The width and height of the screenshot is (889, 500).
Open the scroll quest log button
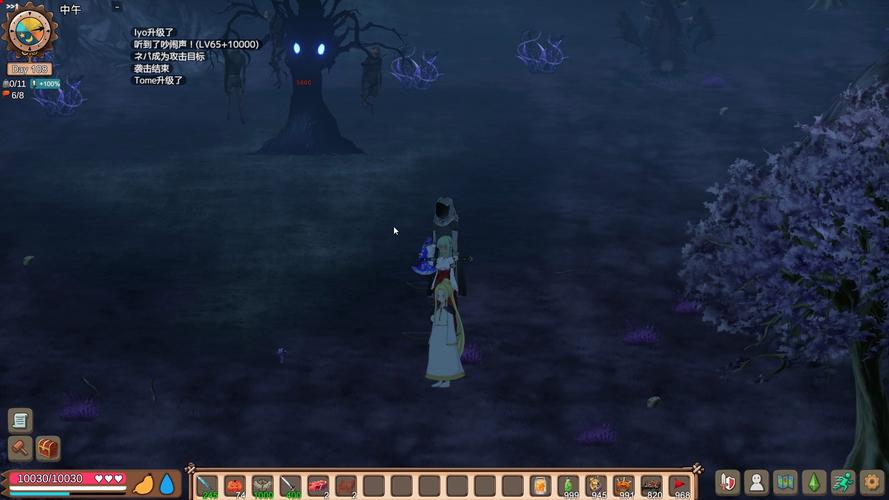click(x=20, y=420)
